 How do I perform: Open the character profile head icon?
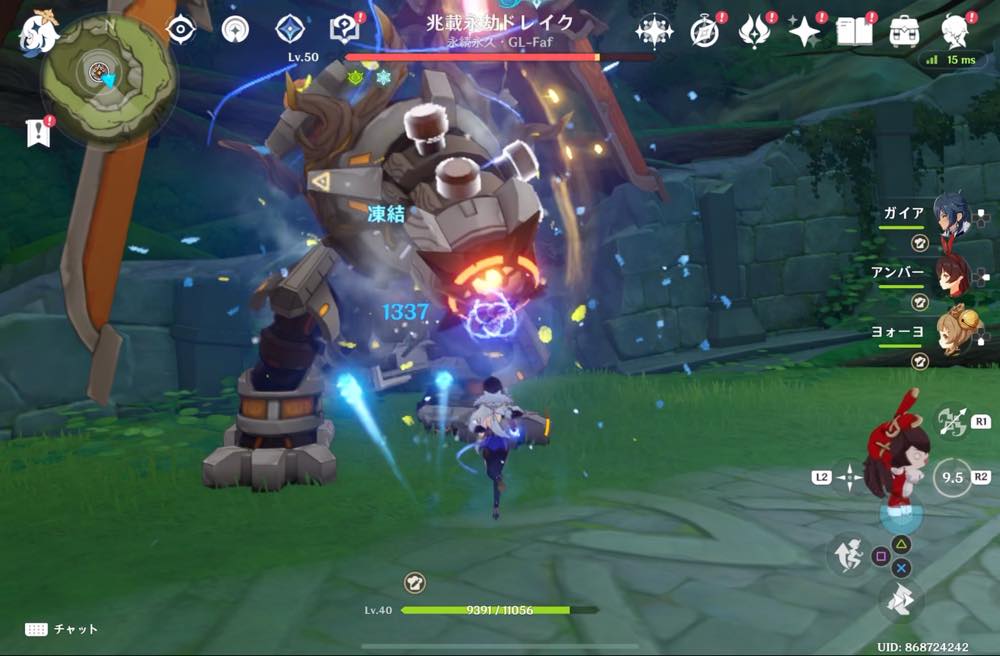pyautogui.click(x=956, y=31)
